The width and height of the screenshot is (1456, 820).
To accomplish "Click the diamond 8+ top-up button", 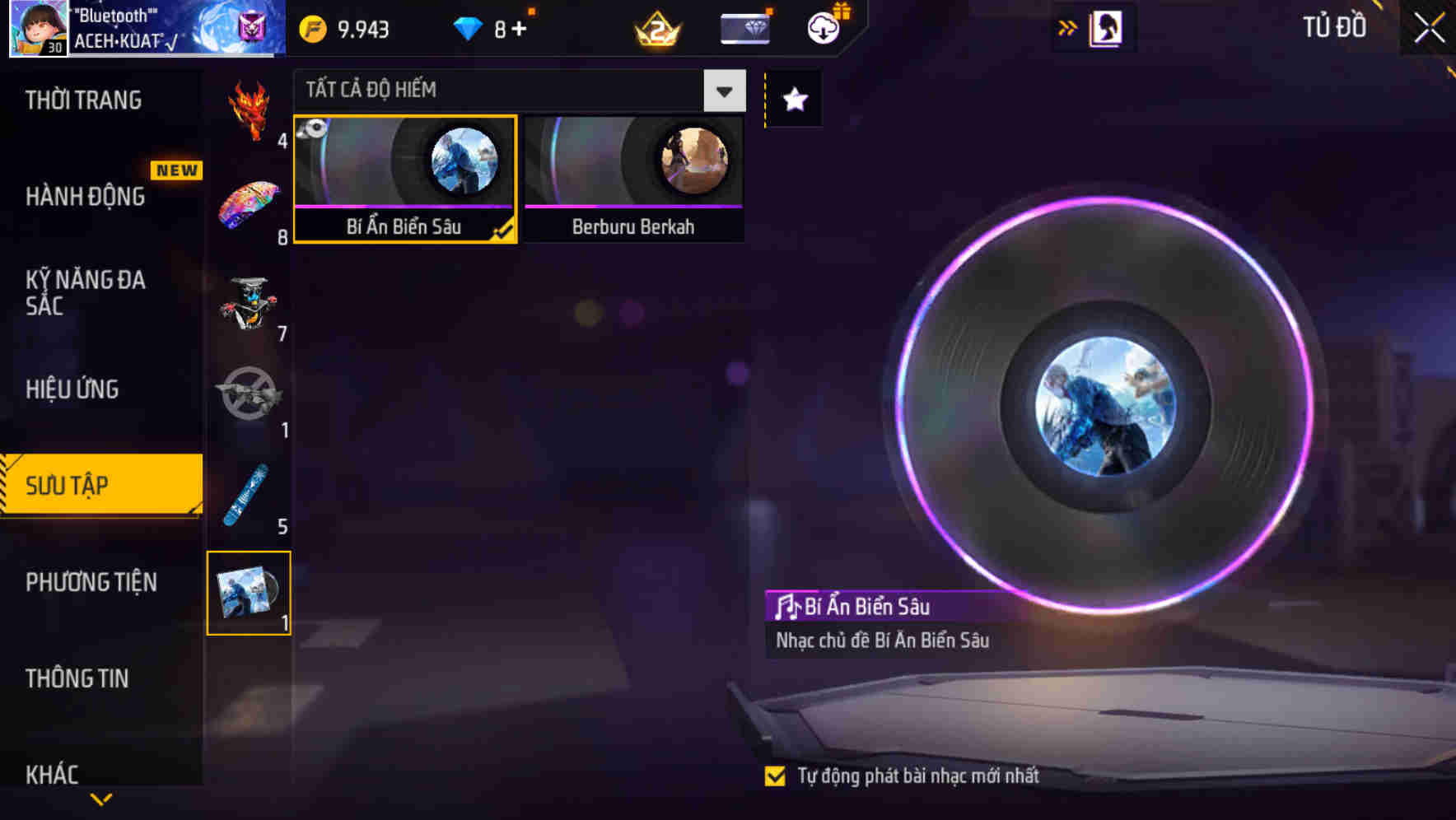I will [494, 27].
